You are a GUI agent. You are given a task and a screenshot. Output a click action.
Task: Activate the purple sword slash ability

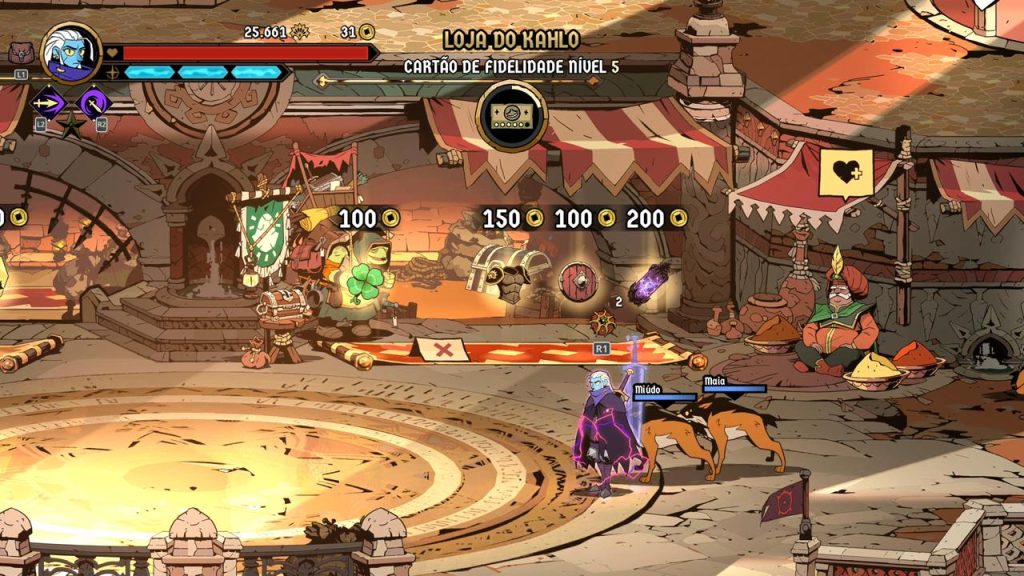[93, 101]
